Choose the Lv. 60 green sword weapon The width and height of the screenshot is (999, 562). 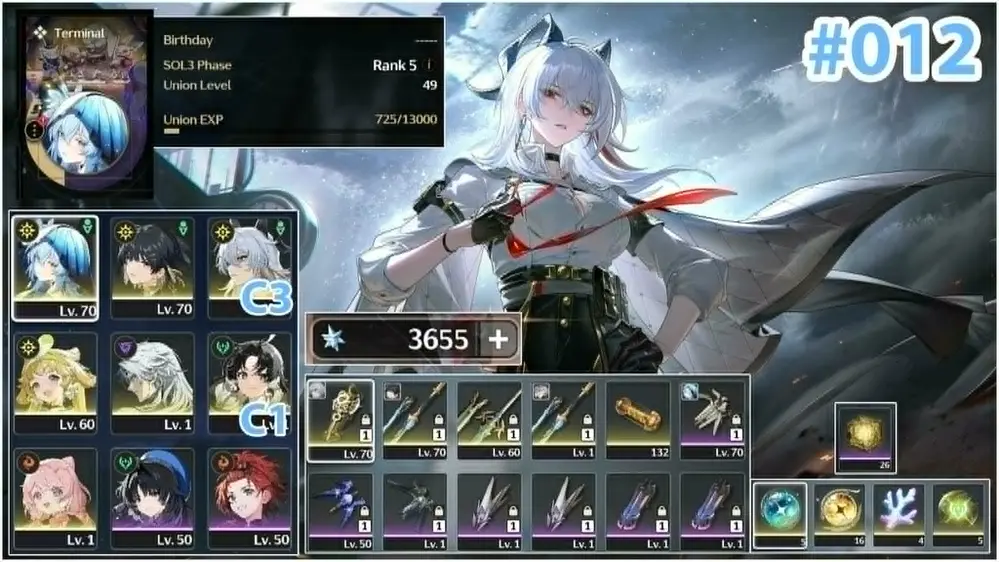click(x=490, y=419)
